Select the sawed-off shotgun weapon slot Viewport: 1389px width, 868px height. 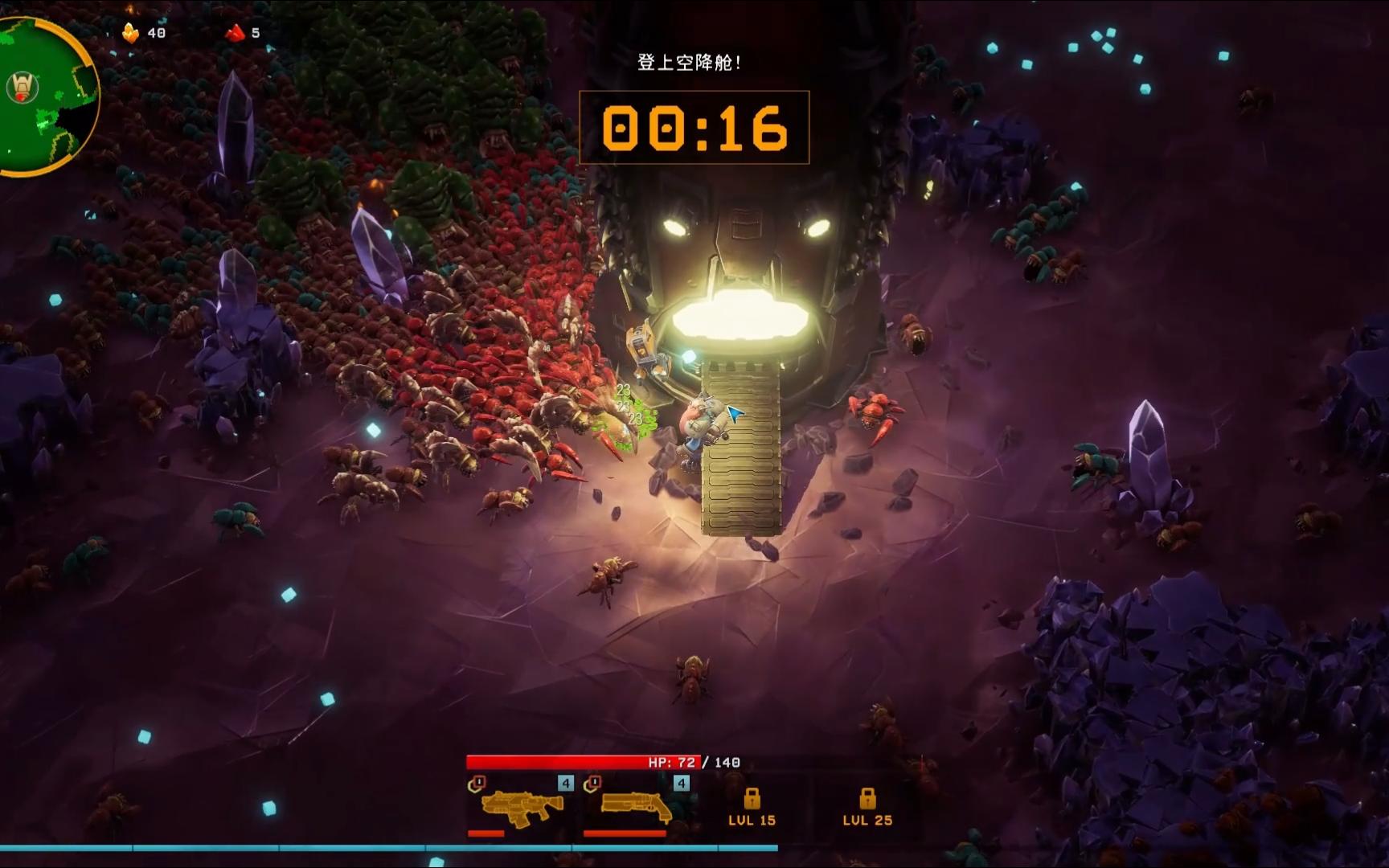coord(636,806)
